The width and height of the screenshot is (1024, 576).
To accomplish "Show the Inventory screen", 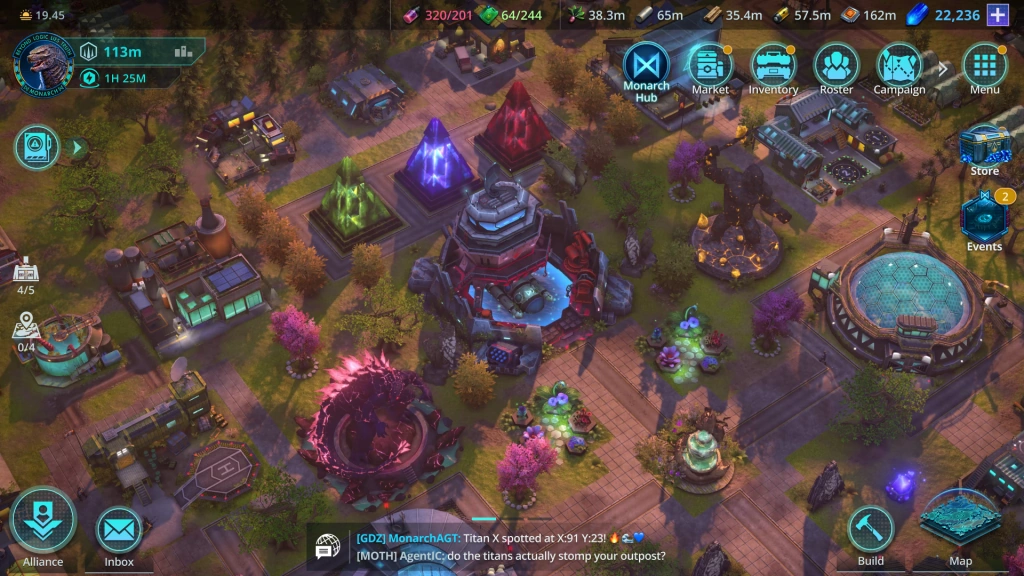I will (773, 65).
